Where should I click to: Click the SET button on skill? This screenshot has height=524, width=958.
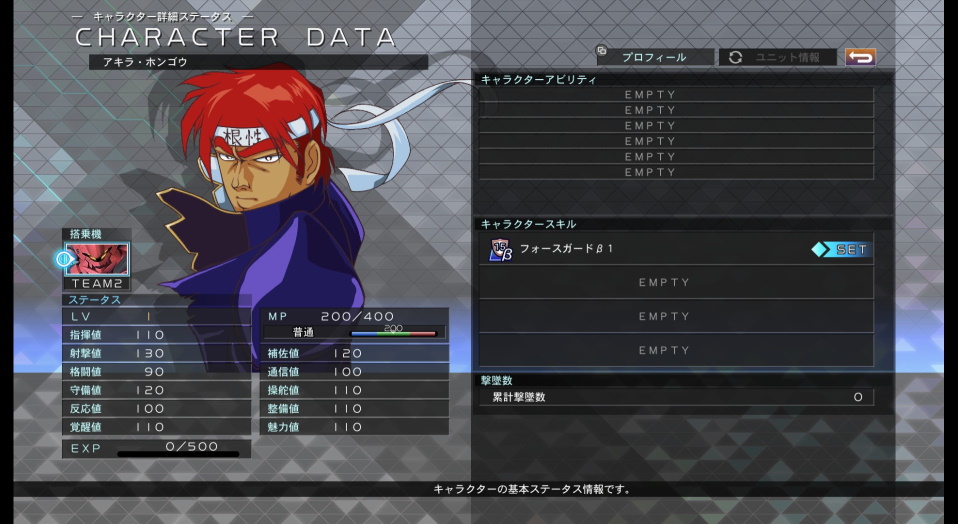[x=840, y=250]
